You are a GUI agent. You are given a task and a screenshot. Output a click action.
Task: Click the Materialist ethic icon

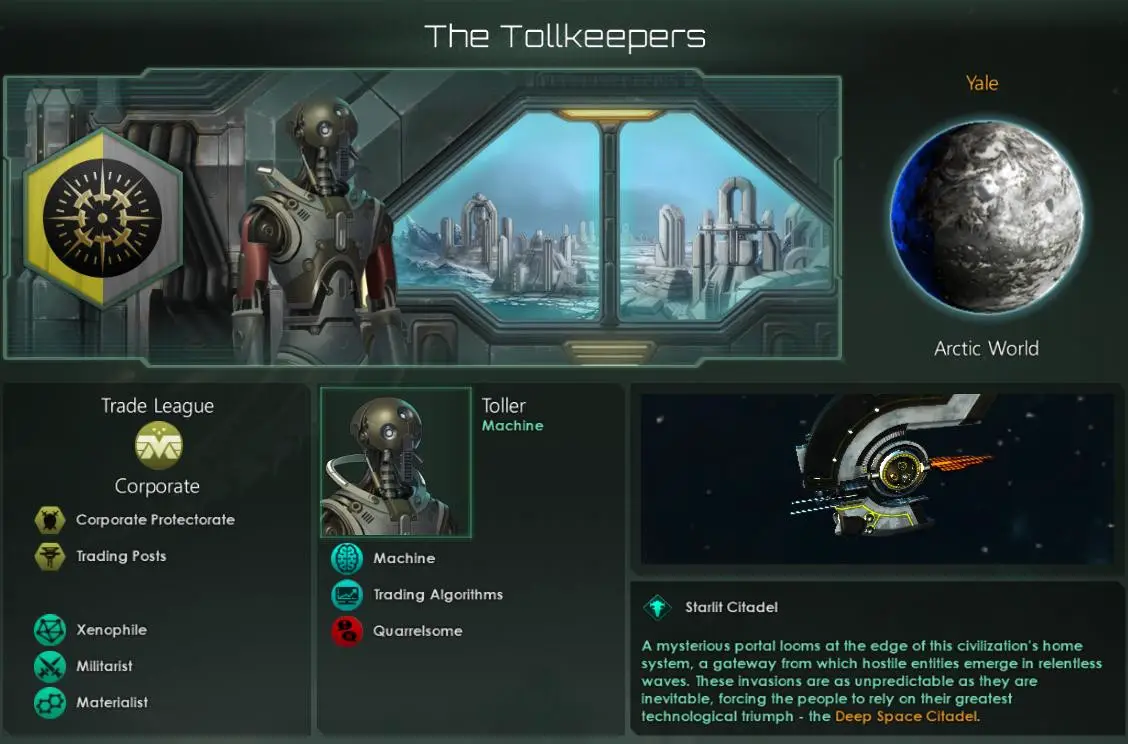click(50, 702)
